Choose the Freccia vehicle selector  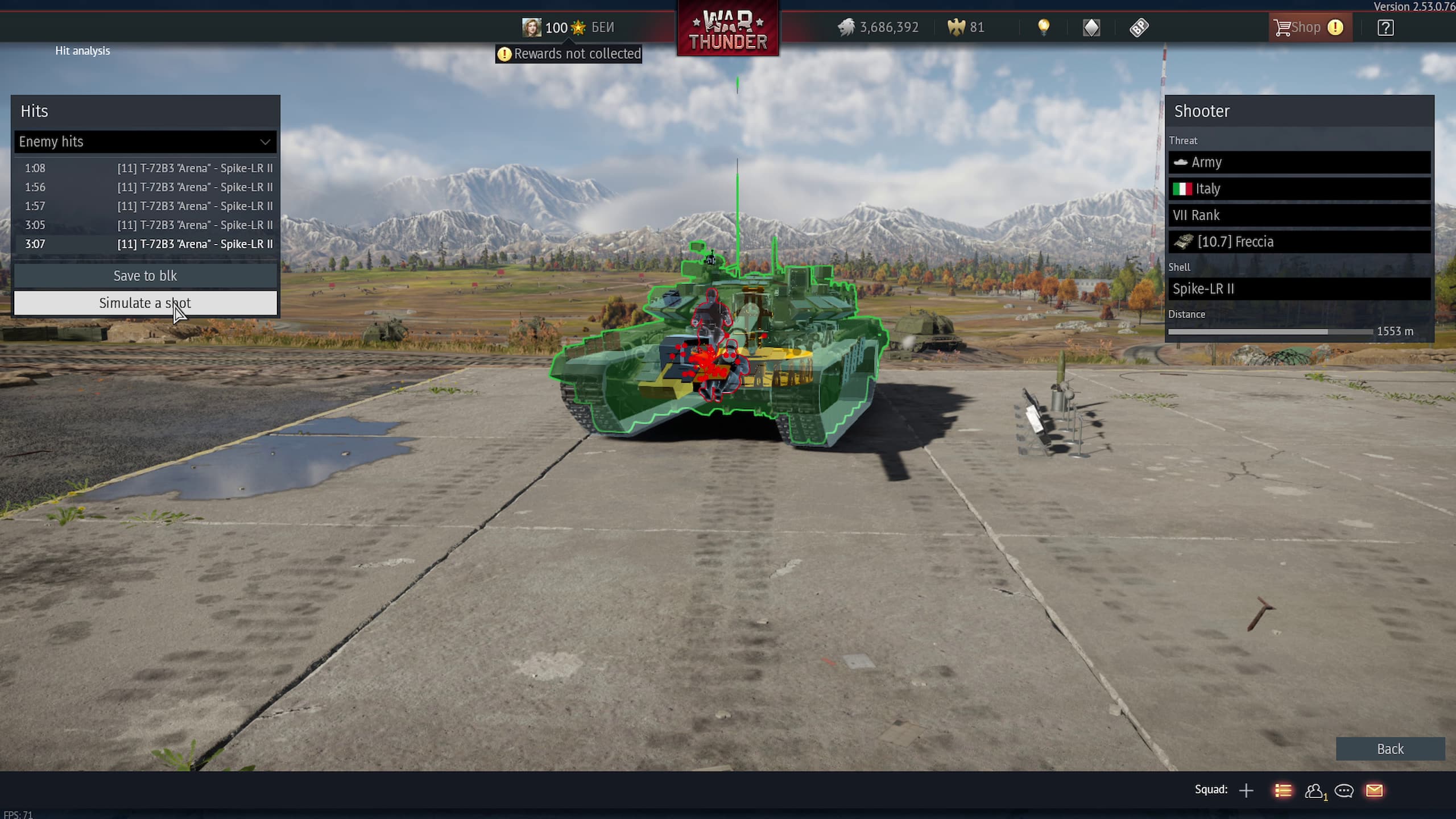(x=1299, y=242)
